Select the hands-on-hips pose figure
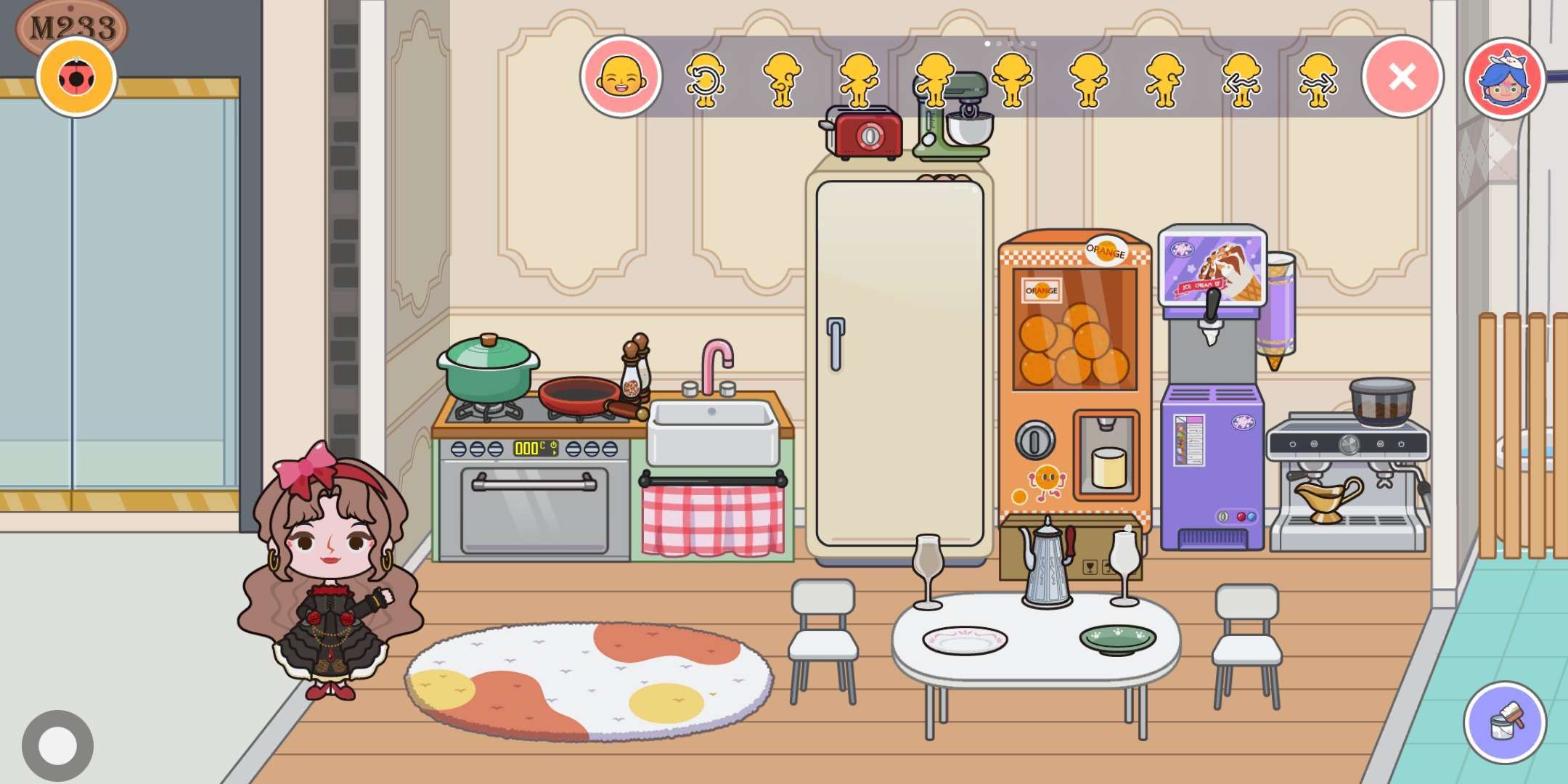1568x784 pixels. 1012,79
